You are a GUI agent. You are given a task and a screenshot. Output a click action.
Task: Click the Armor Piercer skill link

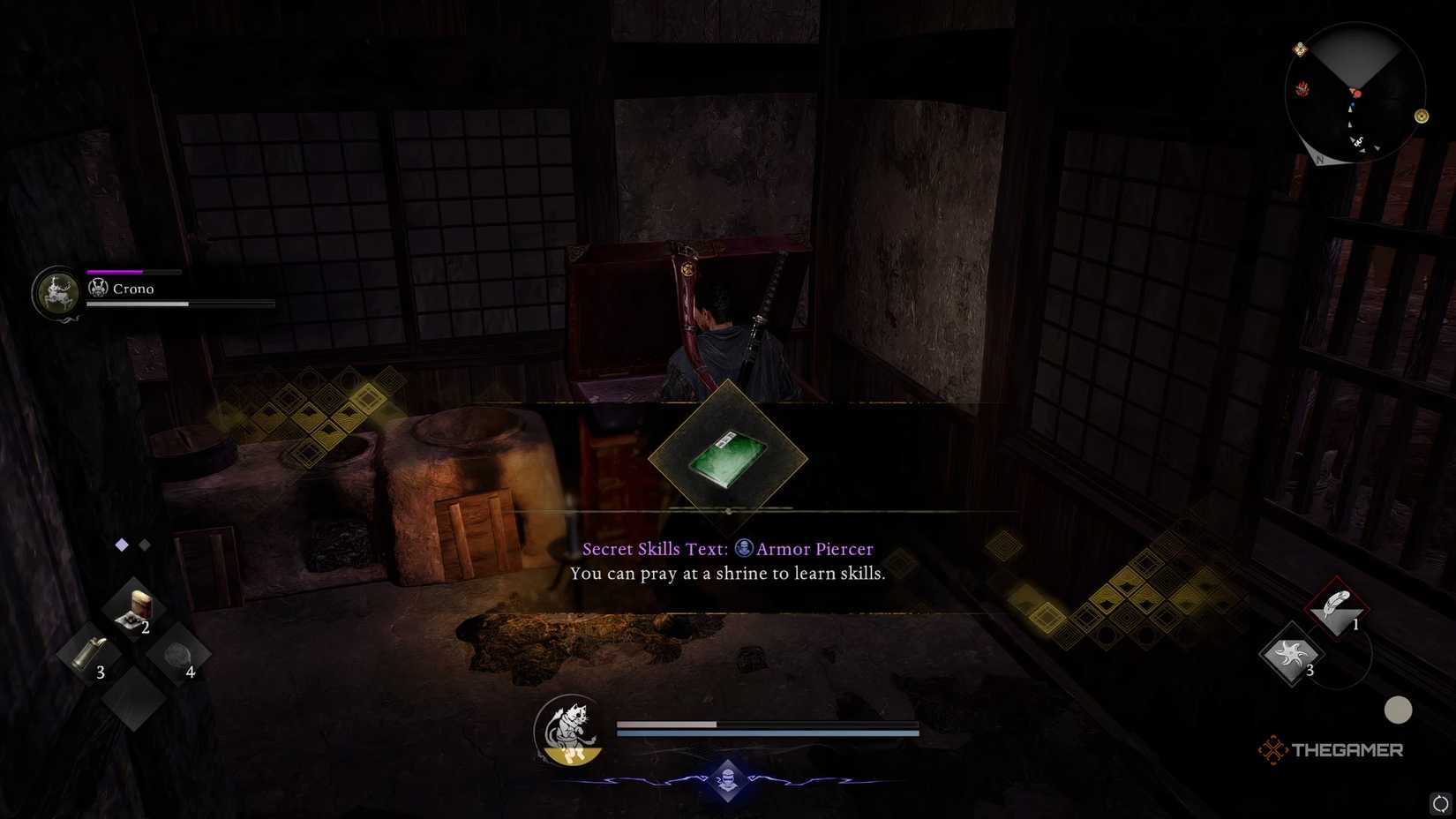pos(814,548)
